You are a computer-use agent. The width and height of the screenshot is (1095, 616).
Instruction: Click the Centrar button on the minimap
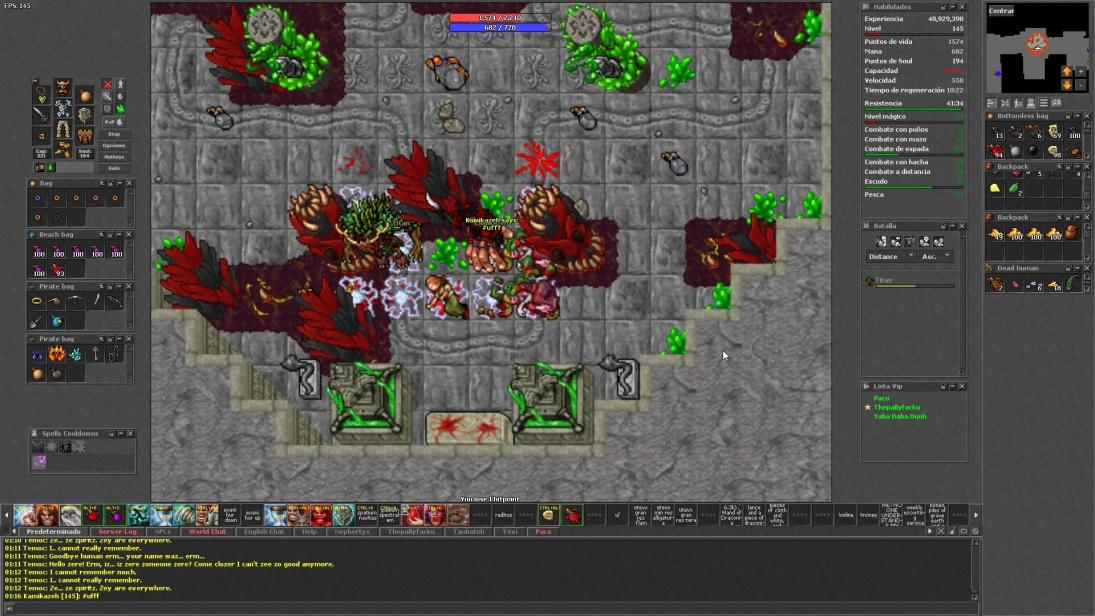point(1001,11)
